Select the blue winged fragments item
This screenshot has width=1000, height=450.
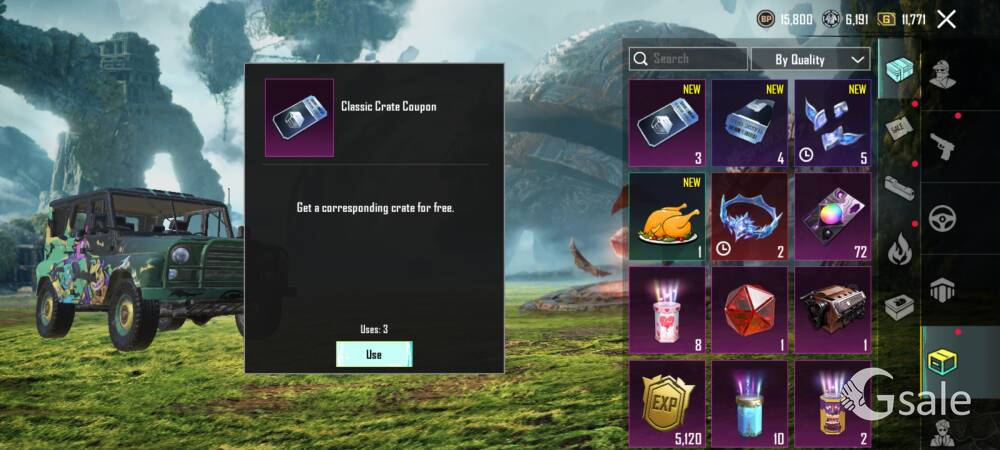pos(832,123)
